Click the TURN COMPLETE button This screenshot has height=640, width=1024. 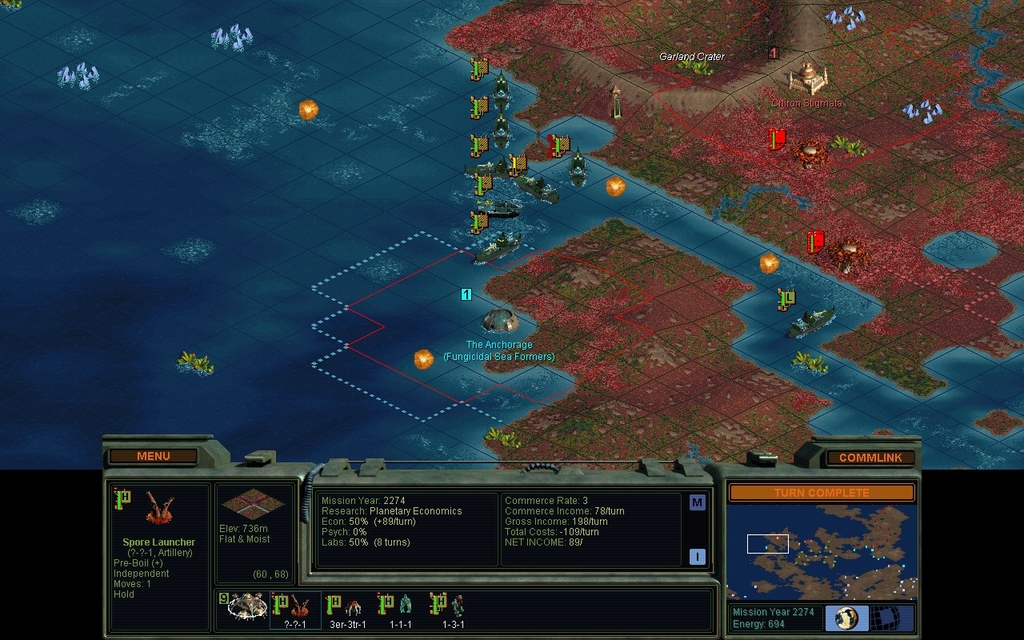(x=821, y=493)
